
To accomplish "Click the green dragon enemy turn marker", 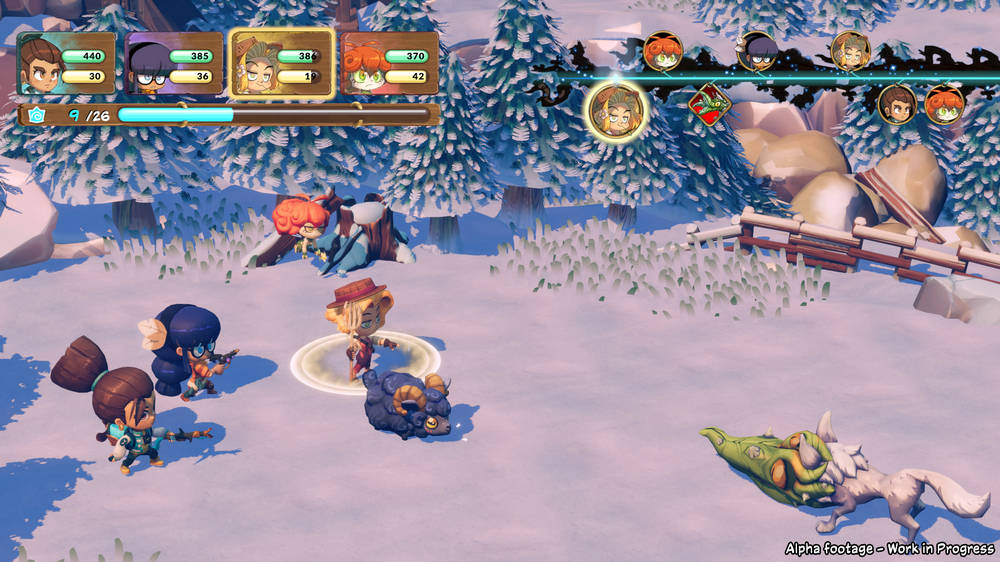I will (x=709, y=105).
